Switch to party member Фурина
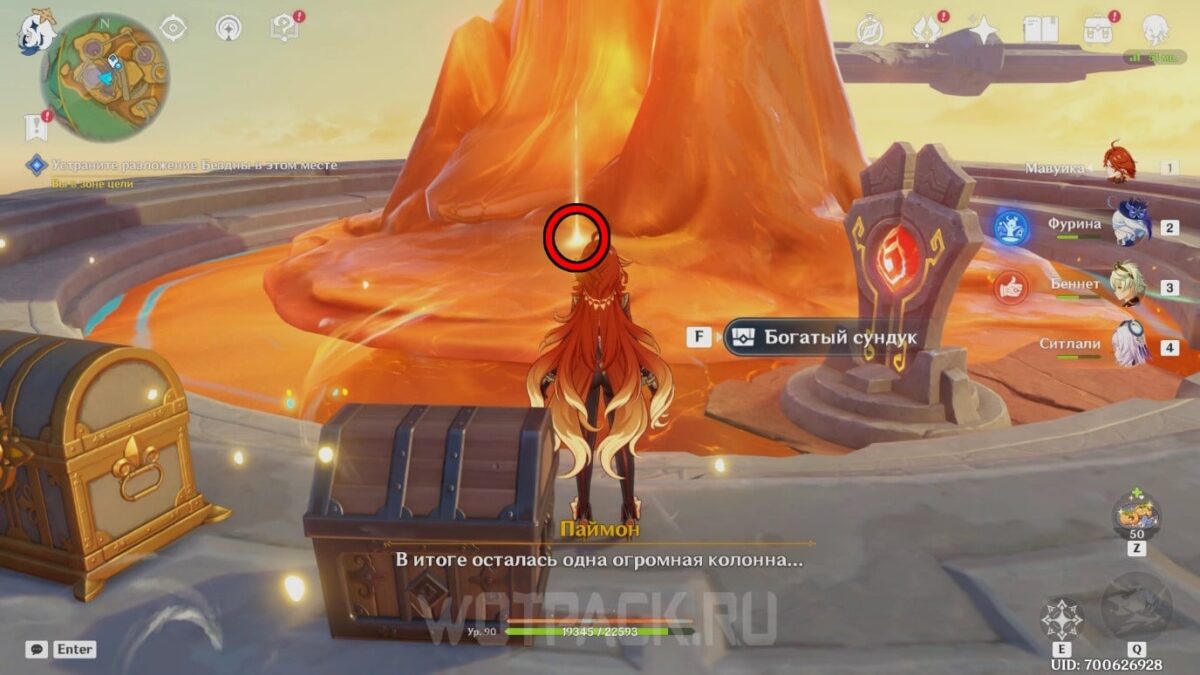 point(1130,224)
